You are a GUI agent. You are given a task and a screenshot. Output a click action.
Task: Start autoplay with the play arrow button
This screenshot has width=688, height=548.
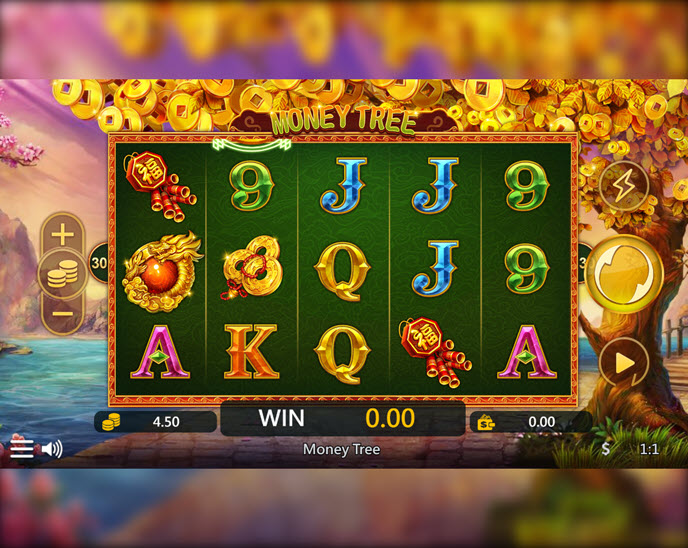click(x=624, y=362)
